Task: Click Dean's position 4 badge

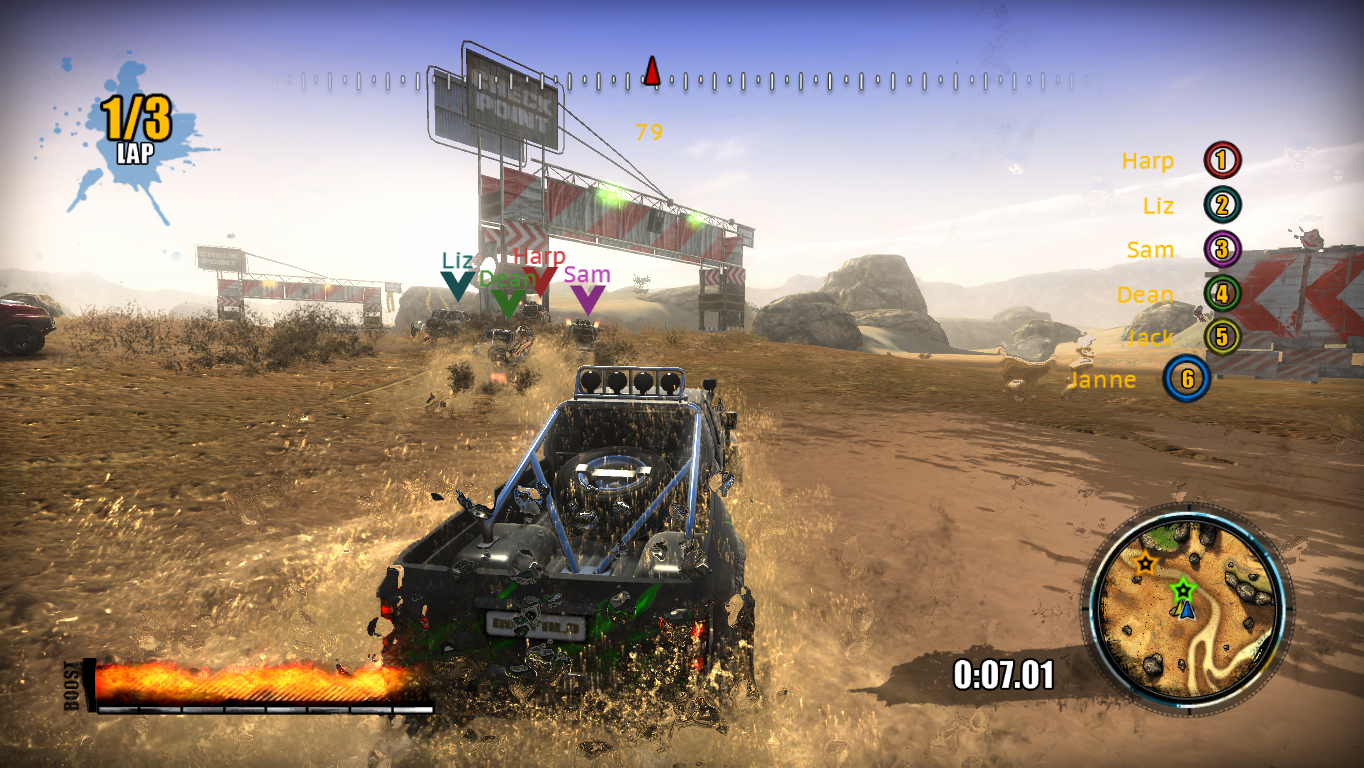Action: click(x=1221, y=294)
